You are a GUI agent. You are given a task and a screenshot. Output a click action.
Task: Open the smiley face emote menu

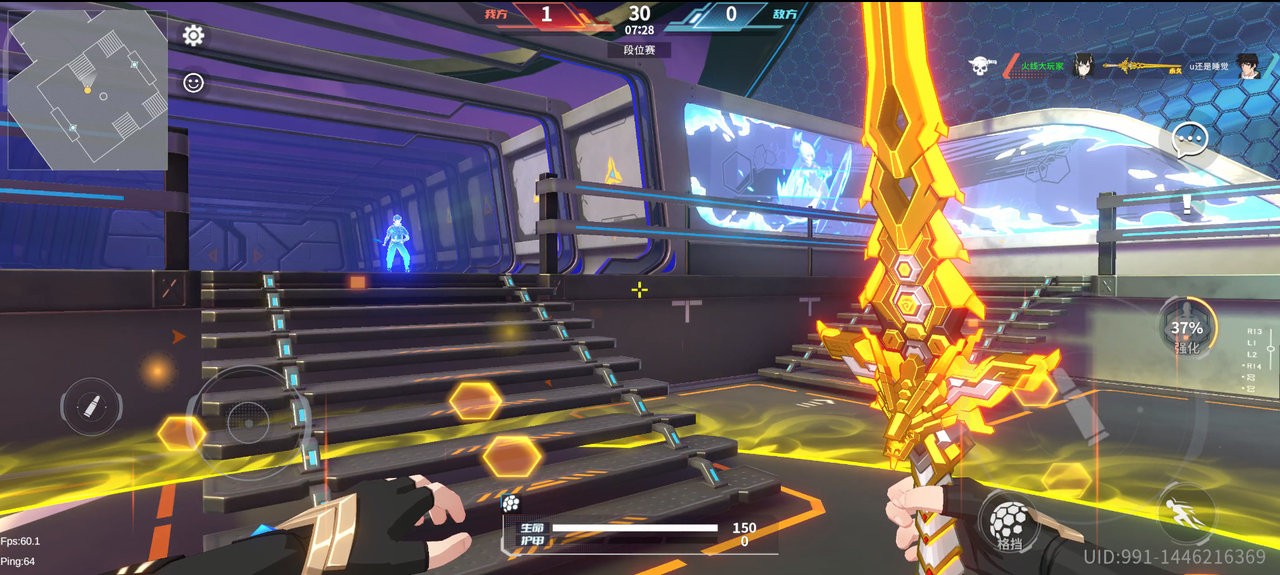[193, 82]
